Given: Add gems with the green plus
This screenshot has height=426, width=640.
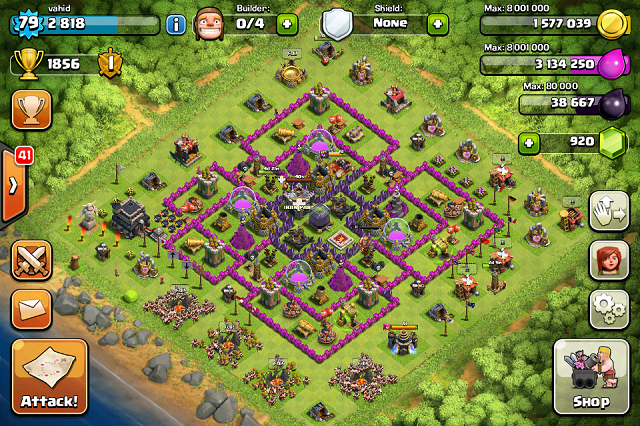Looking at the screenshot, I should [529, 143].
